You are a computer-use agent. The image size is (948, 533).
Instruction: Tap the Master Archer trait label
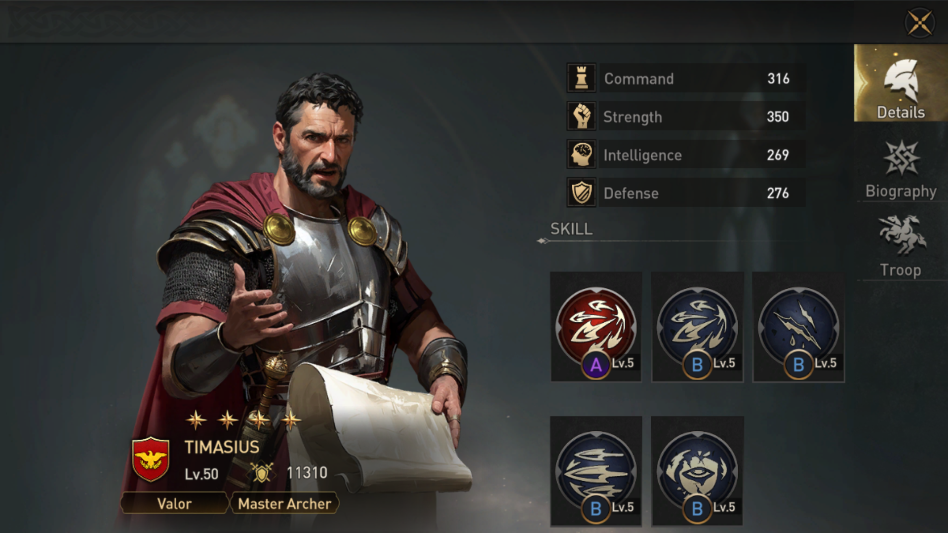(284, 503)
